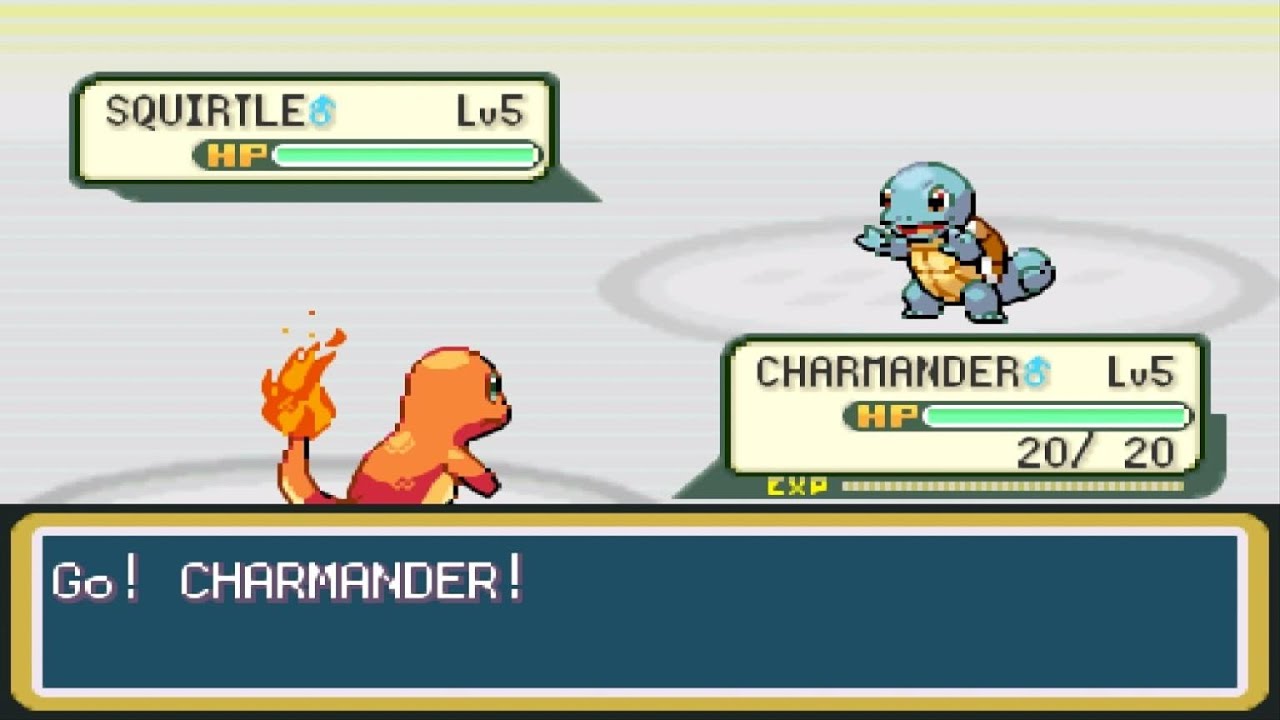Click the EXP label under Charmander's panel

click(x=795, y=487)
